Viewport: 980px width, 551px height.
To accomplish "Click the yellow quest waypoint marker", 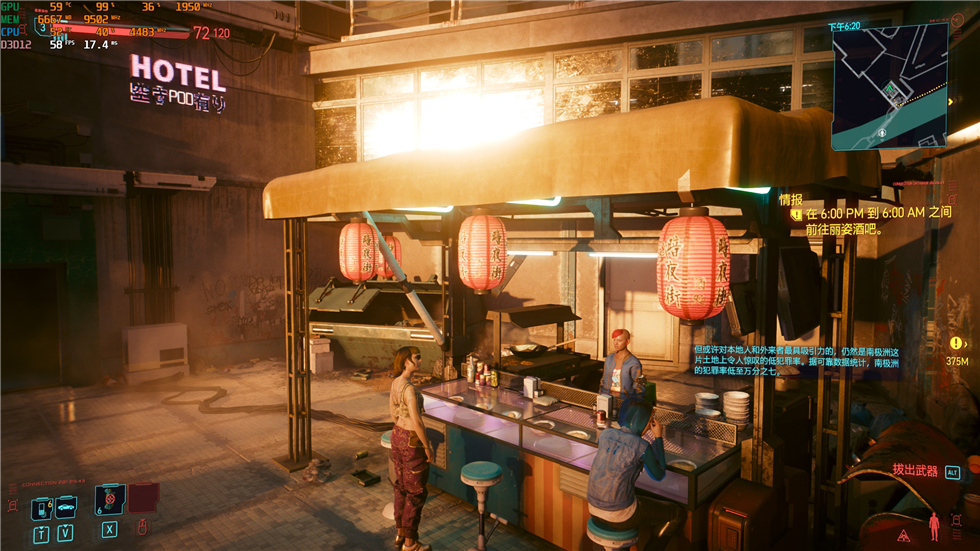I will (957, 343).
